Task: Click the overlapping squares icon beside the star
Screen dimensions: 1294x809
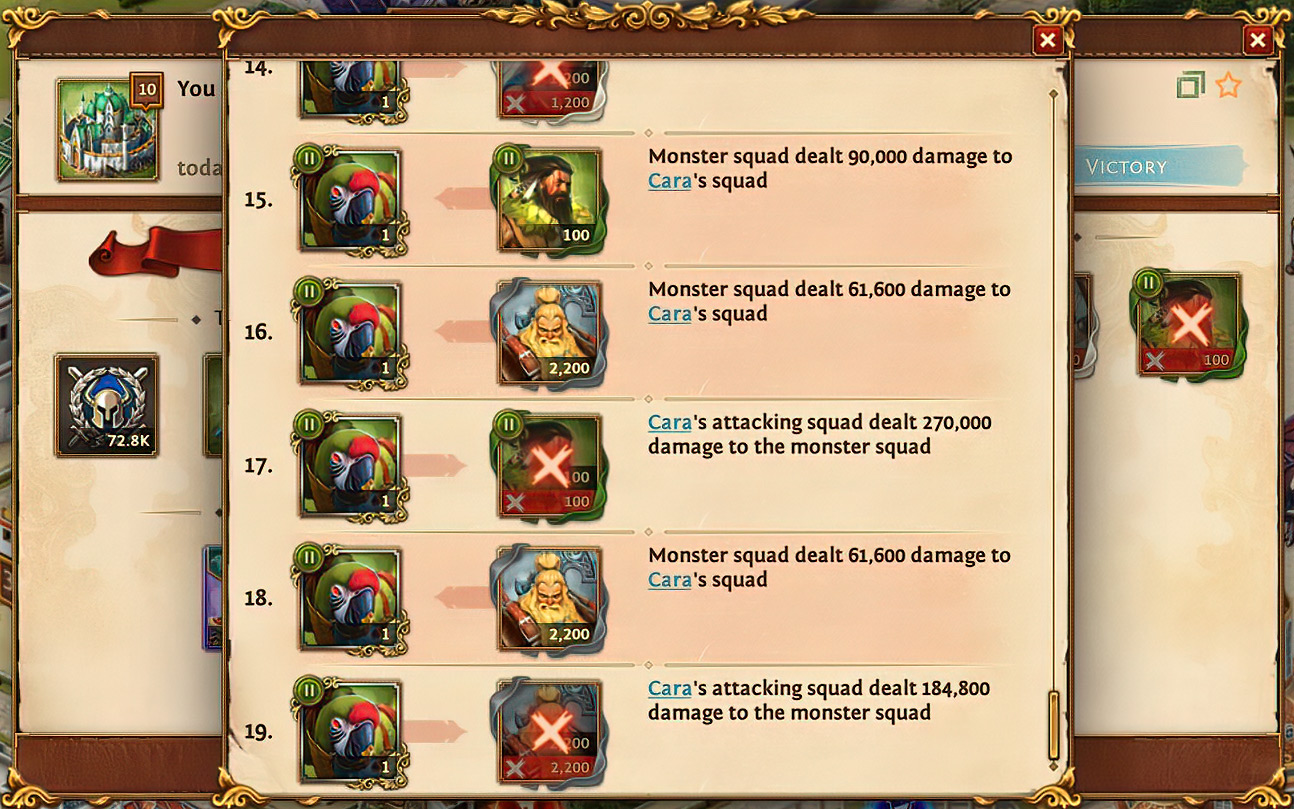Action: coord(1190,86)
